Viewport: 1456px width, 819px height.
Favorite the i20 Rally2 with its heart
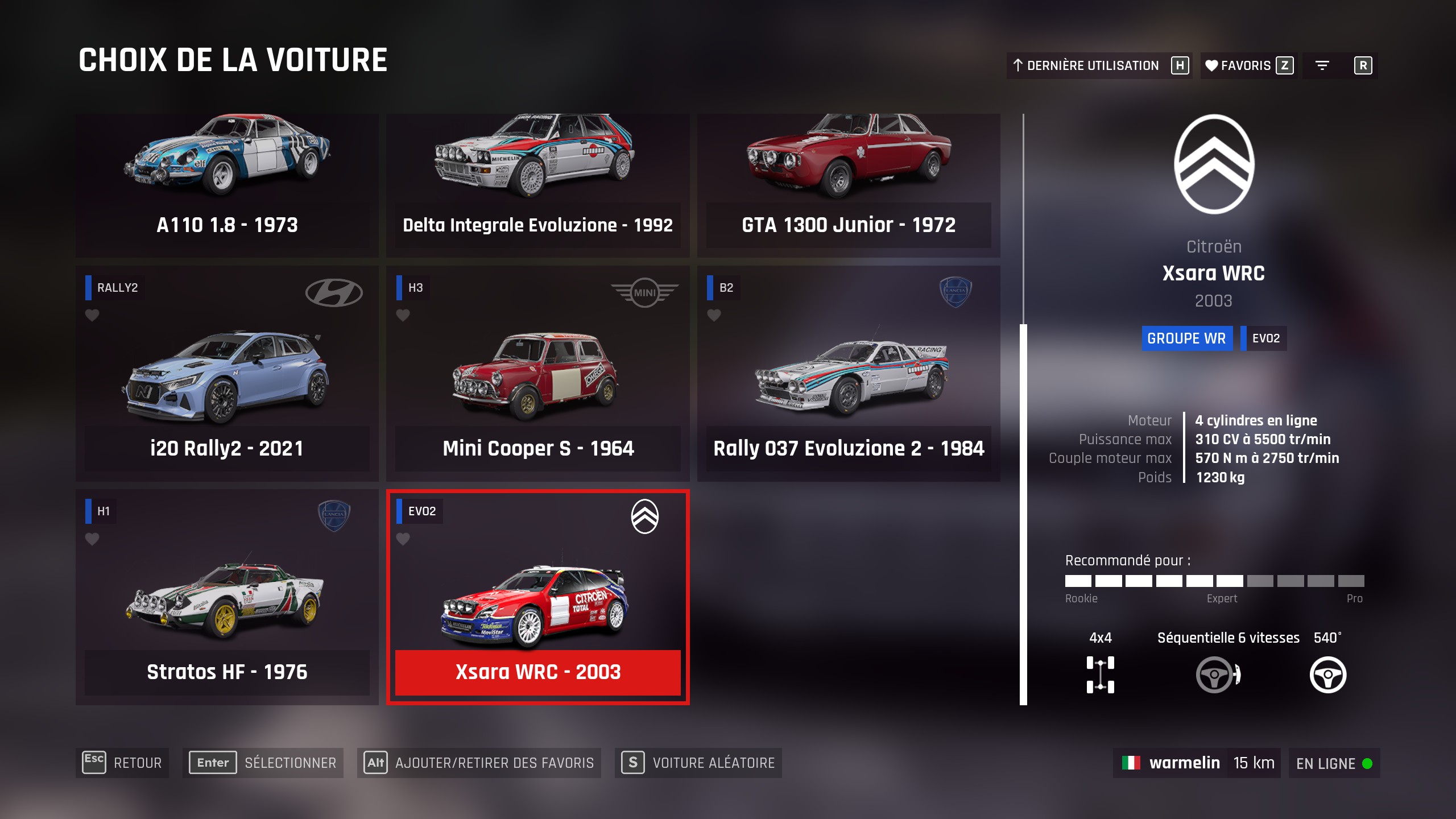[x=92, y=315]
